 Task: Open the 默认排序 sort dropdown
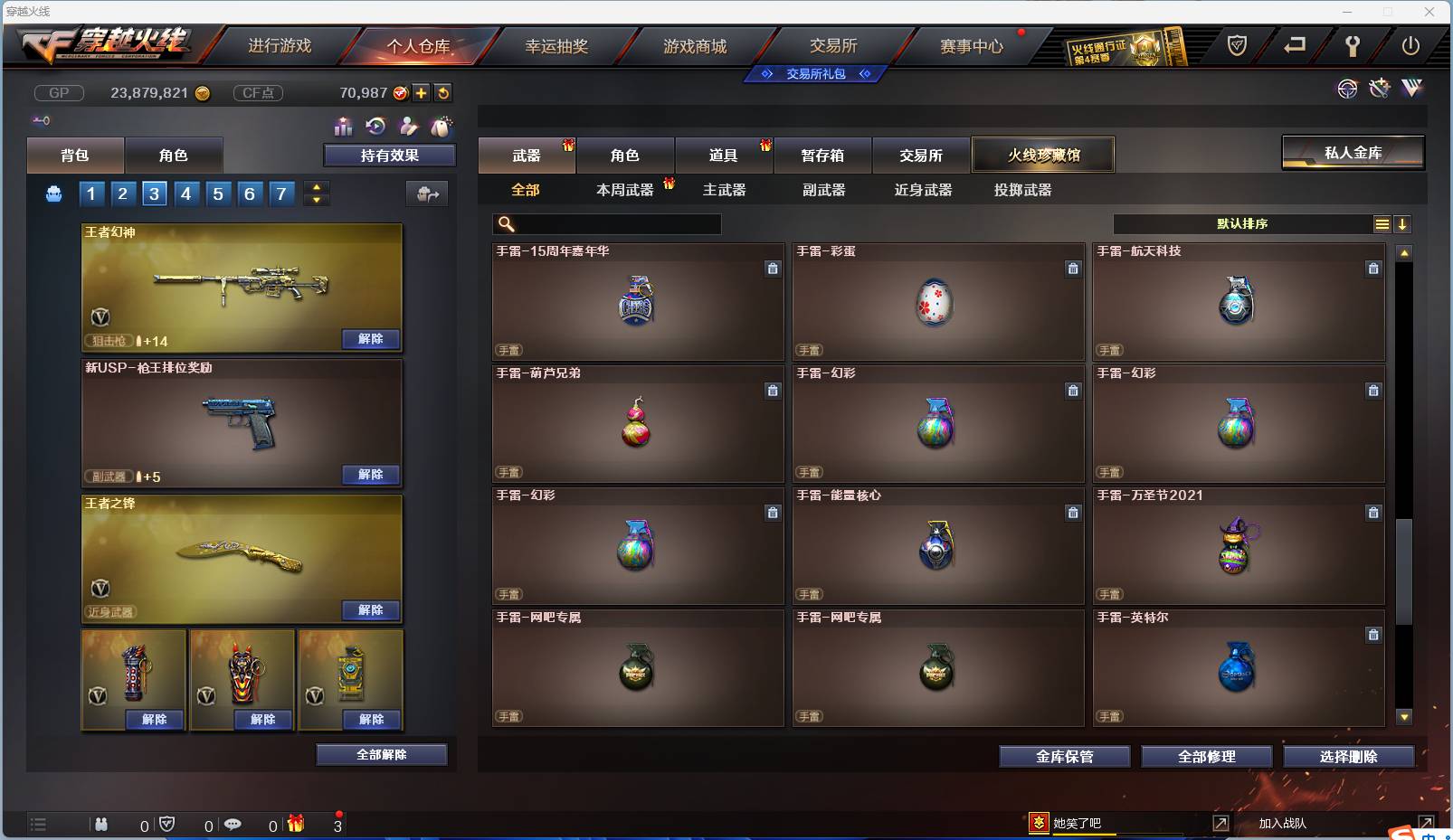click(1239, 223)
